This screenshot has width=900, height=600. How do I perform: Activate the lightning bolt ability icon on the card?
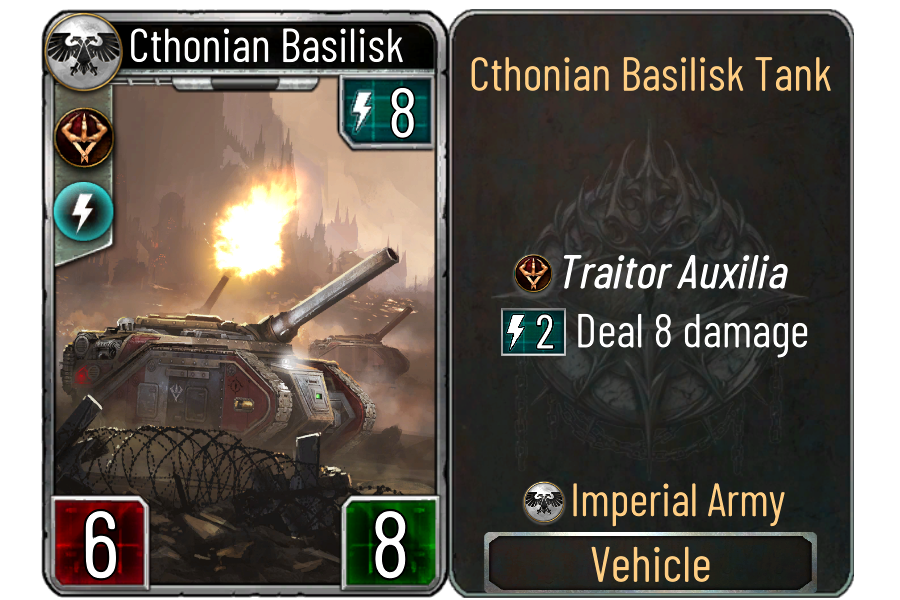84,210
